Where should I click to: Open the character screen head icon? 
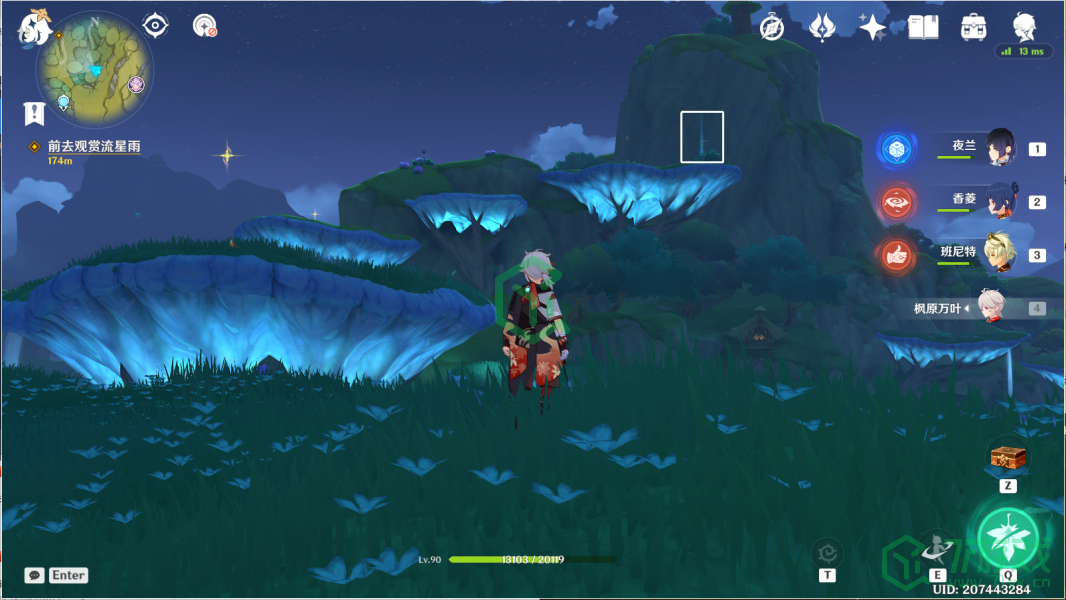pyautogui.click(x=1023, y=27)
